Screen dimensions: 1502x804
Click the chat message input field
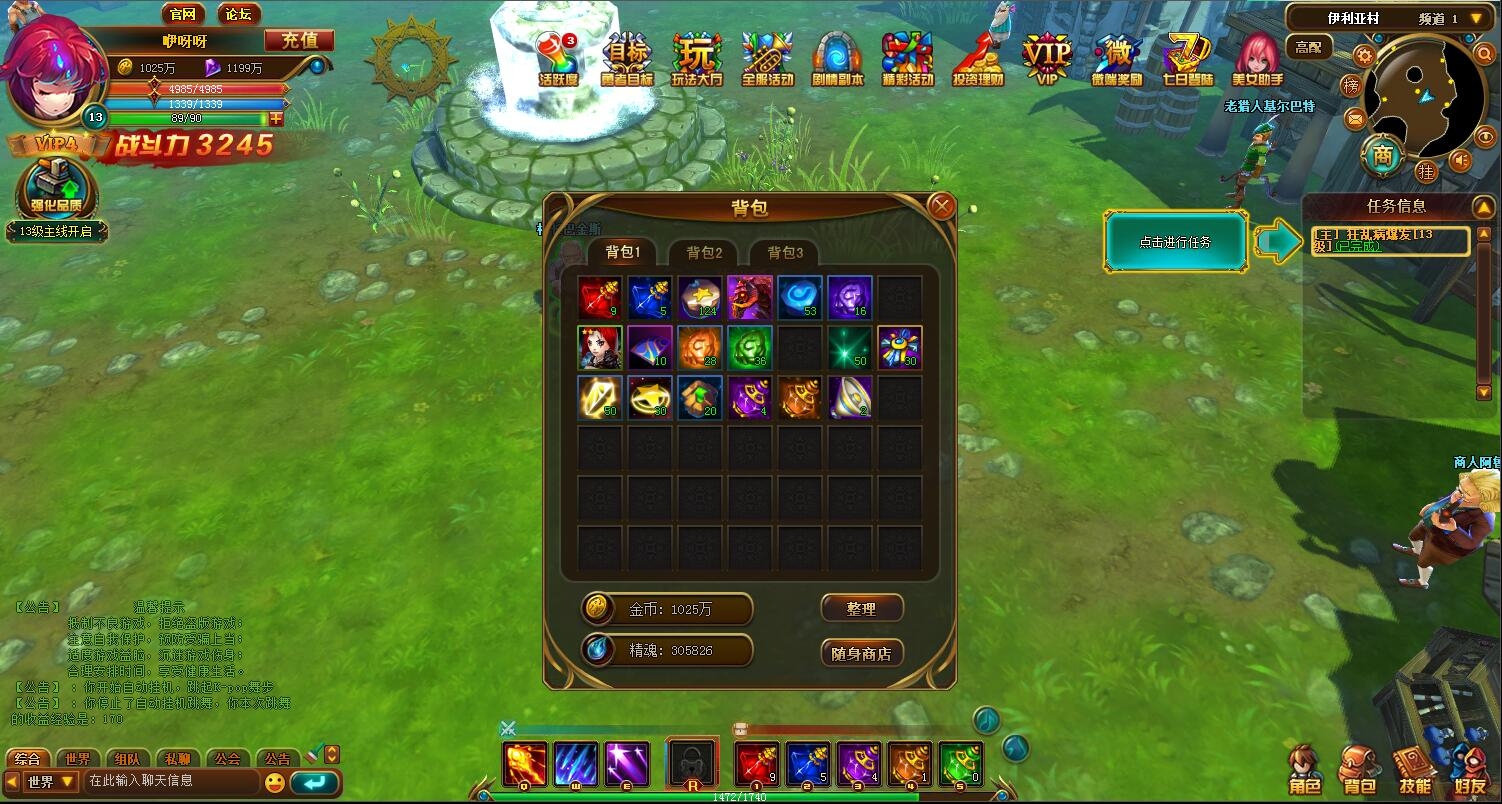tap(170, 781)
